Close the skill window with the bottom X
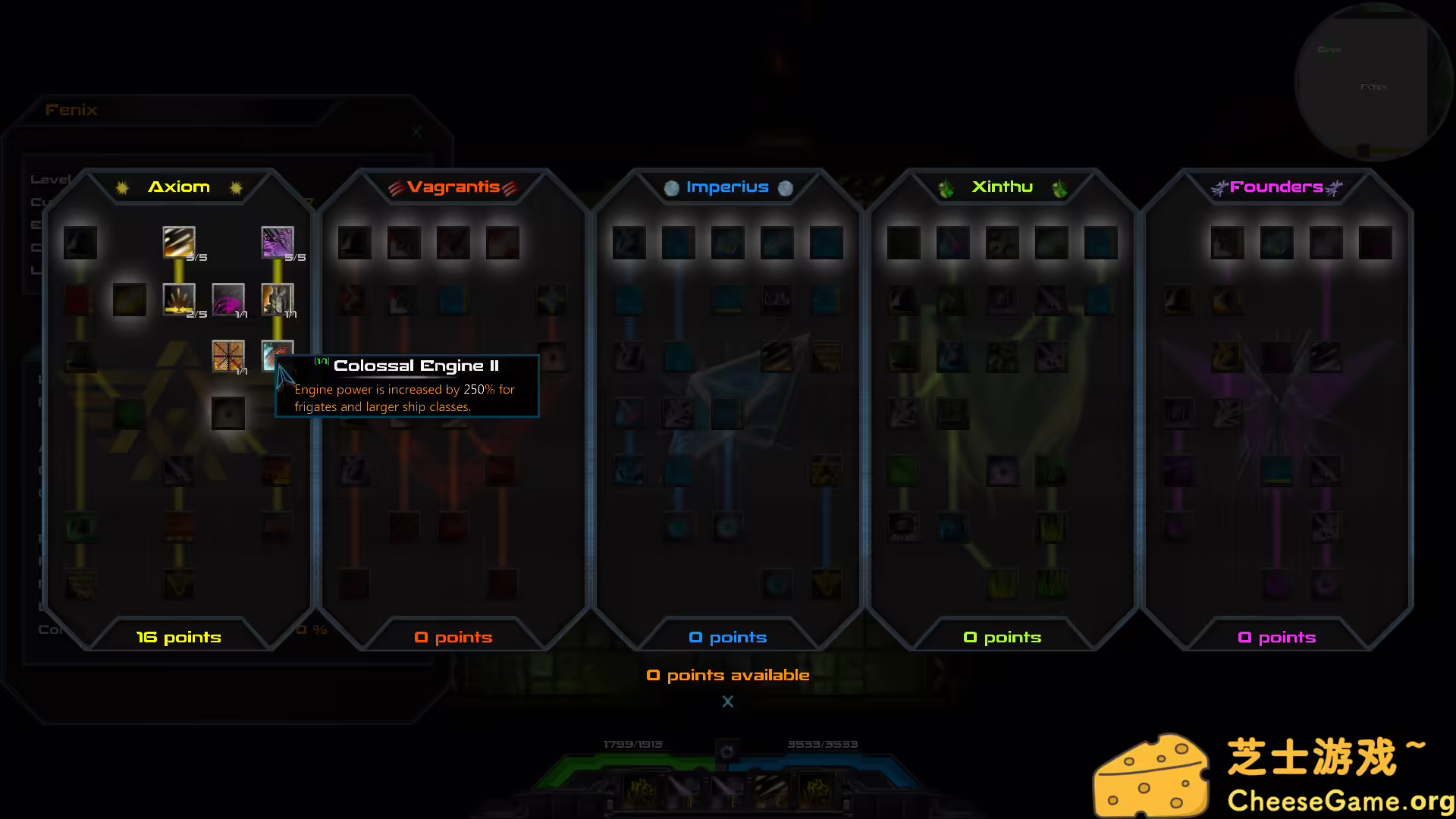Image resolution: width=1456 pixels, height=819 pixels. tap(727, 701)
